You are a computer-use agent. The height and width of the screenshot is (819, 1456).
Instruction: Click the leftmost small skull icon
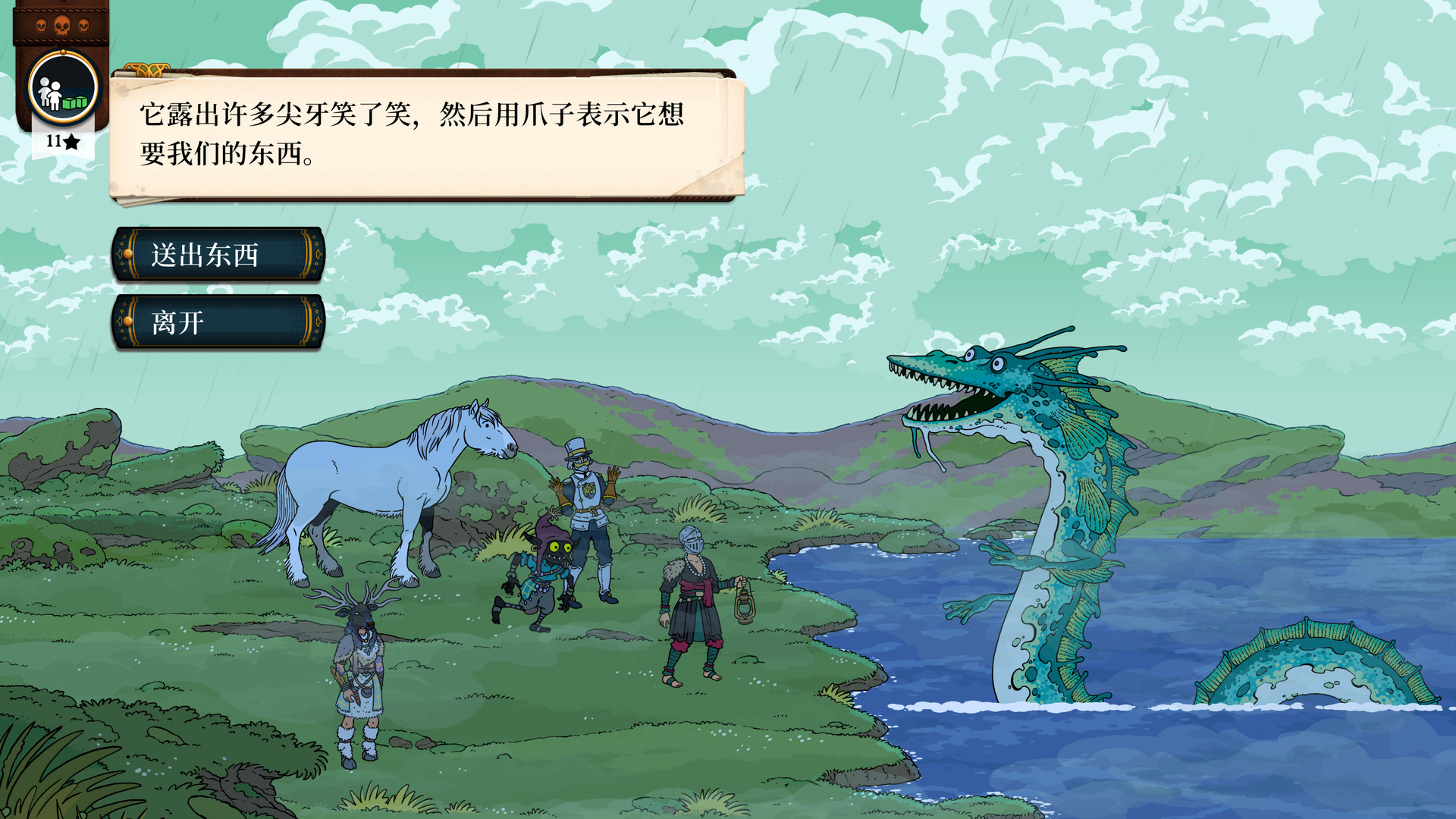[x=41, y=25]
